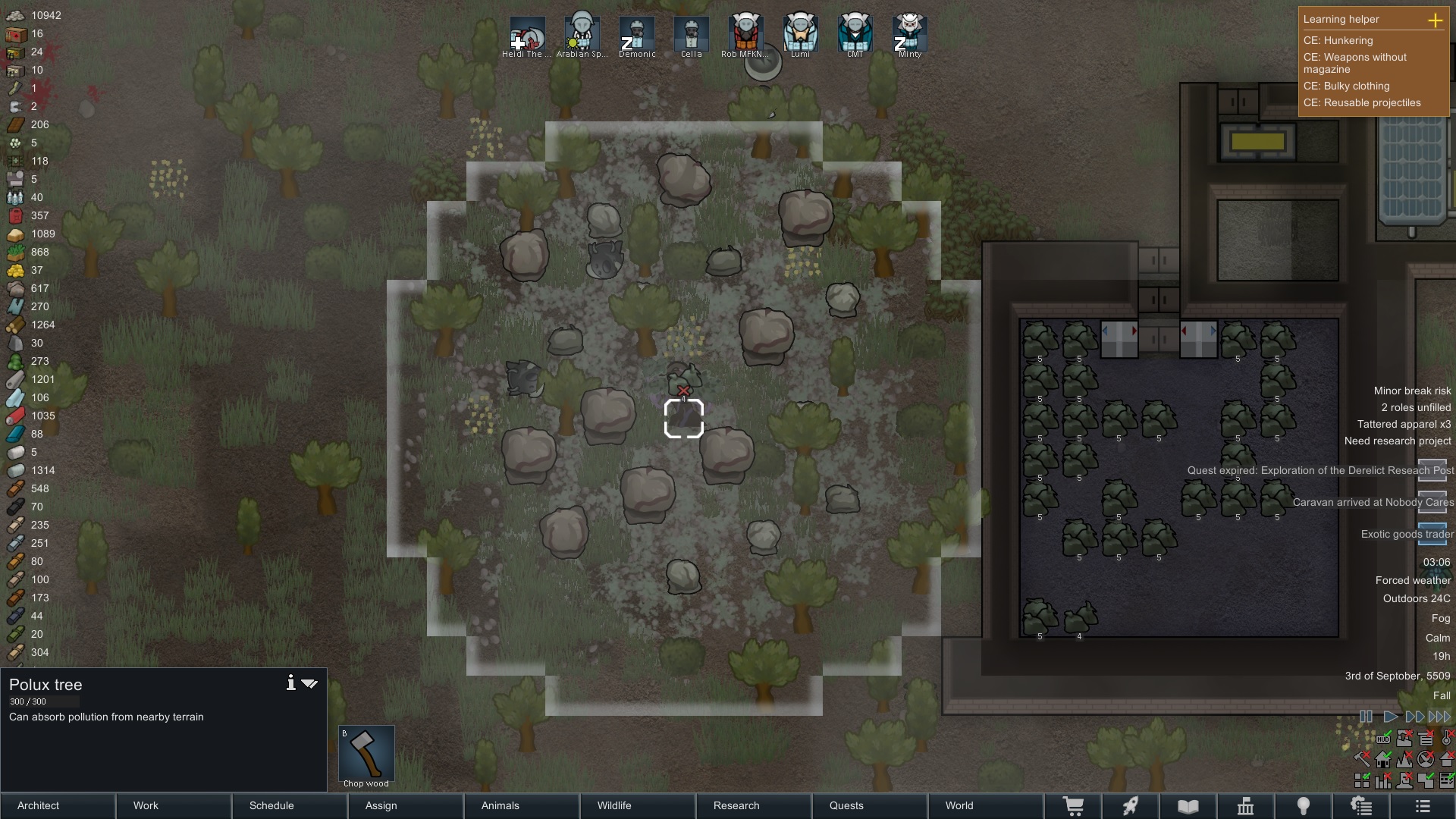Select Lumi's colonist portrait

point(801,34)
